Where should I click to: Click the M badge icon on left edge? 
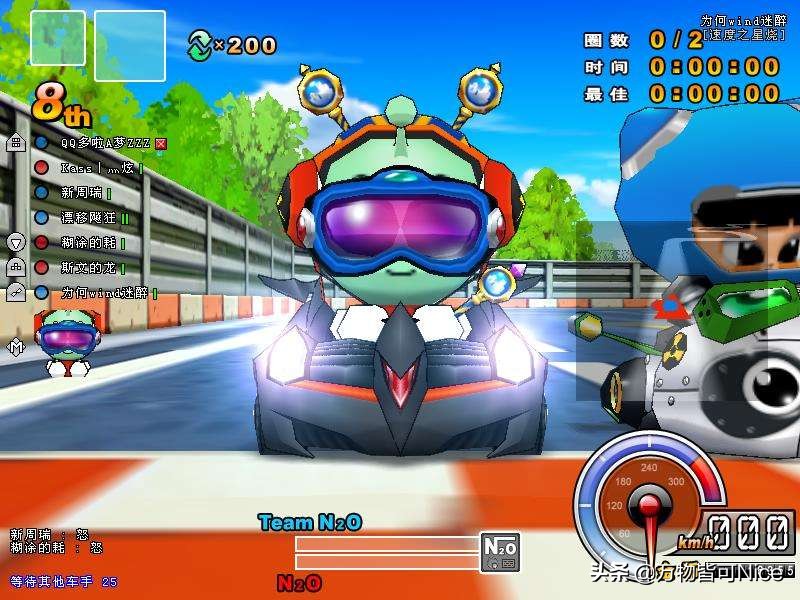[16, 347]
